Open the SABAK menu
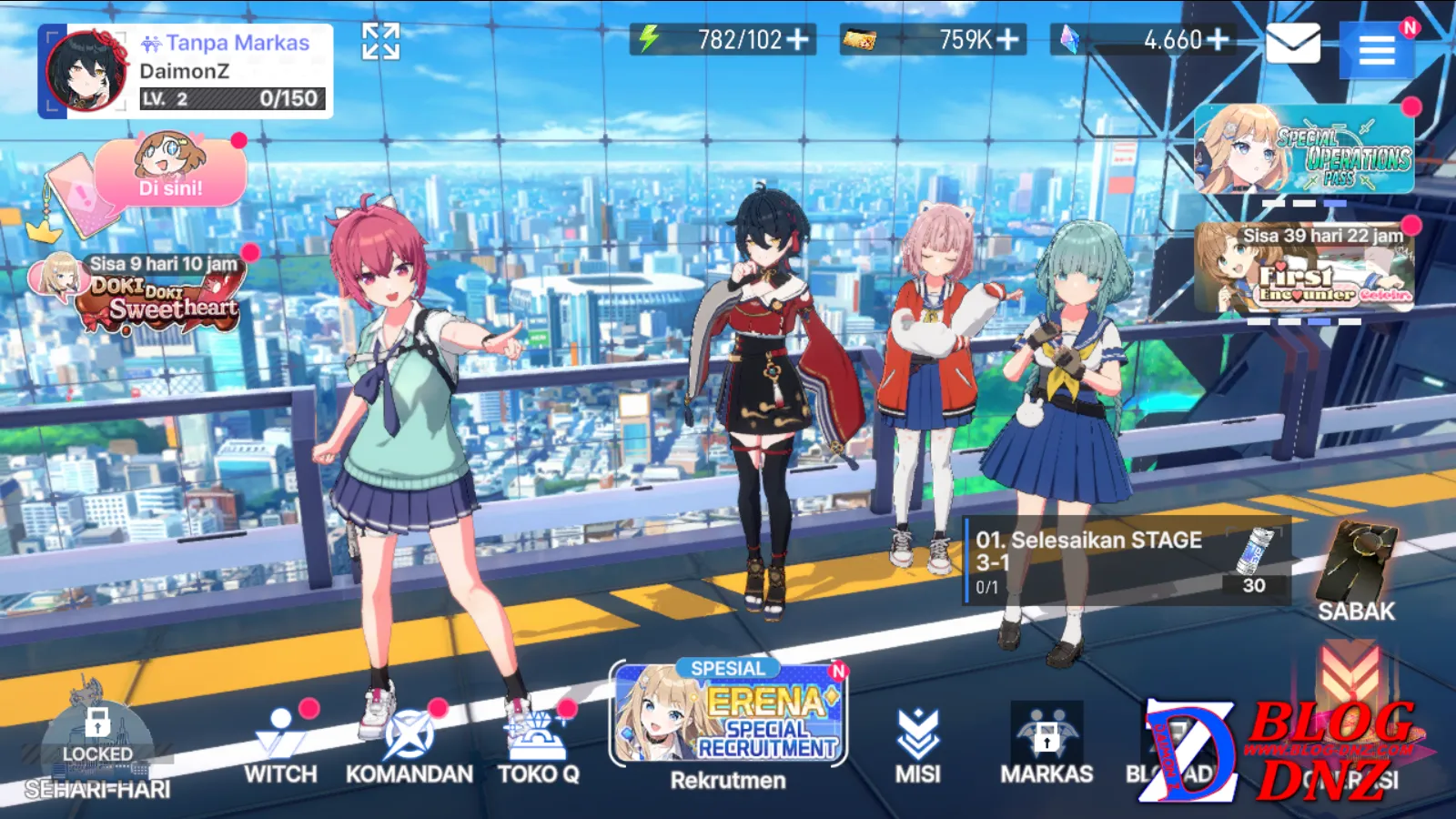Image resolution: width=1456 pixels, height=819 pixels. (1356, 573)
